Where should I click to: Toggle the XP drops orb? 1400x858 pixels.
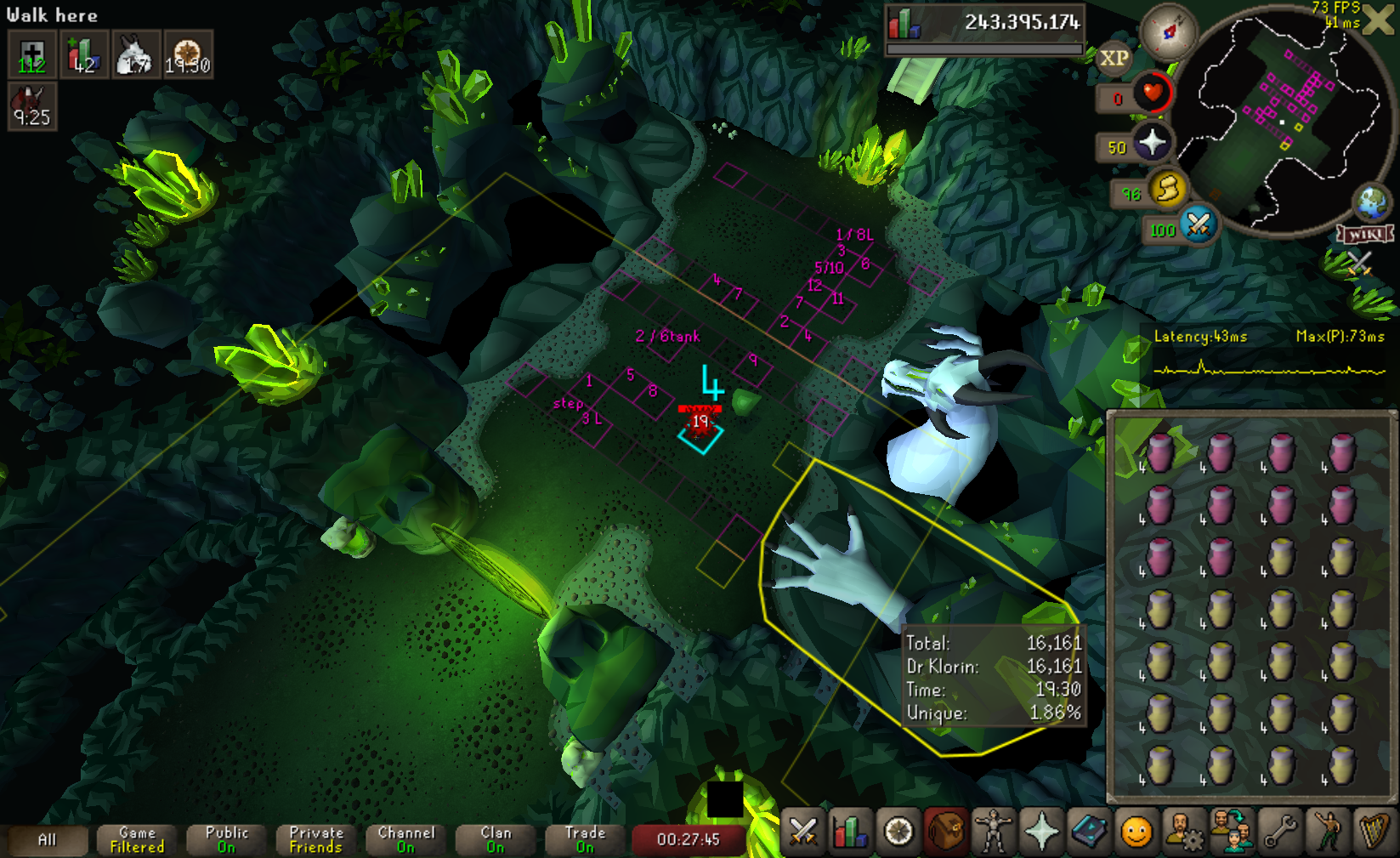[1114, 58]
